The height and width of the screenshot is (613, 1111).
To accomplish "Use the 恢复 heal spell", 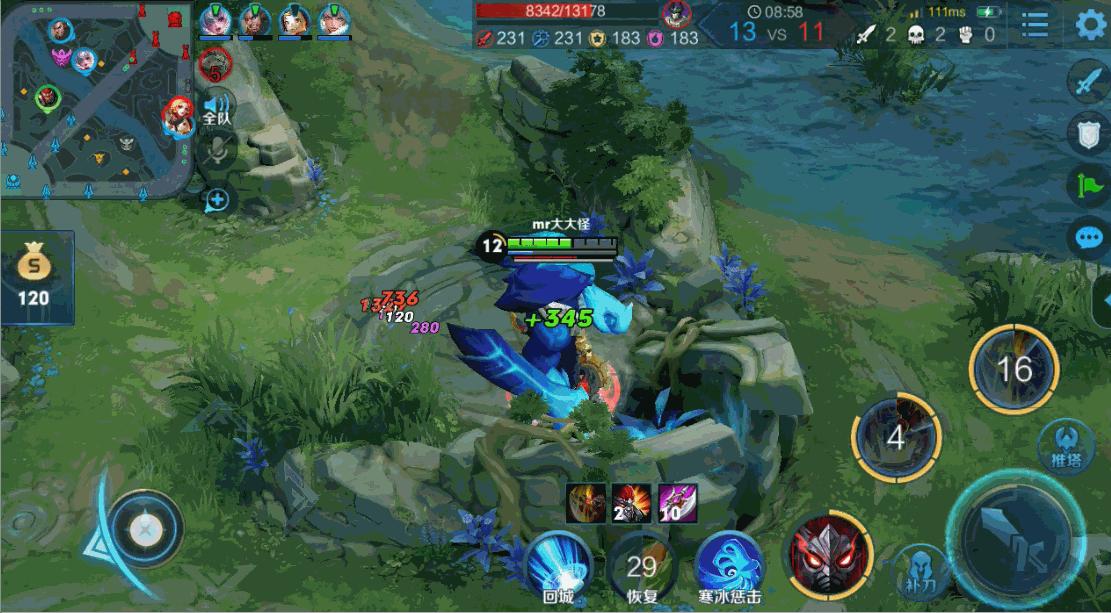I will tap(641, 565).
